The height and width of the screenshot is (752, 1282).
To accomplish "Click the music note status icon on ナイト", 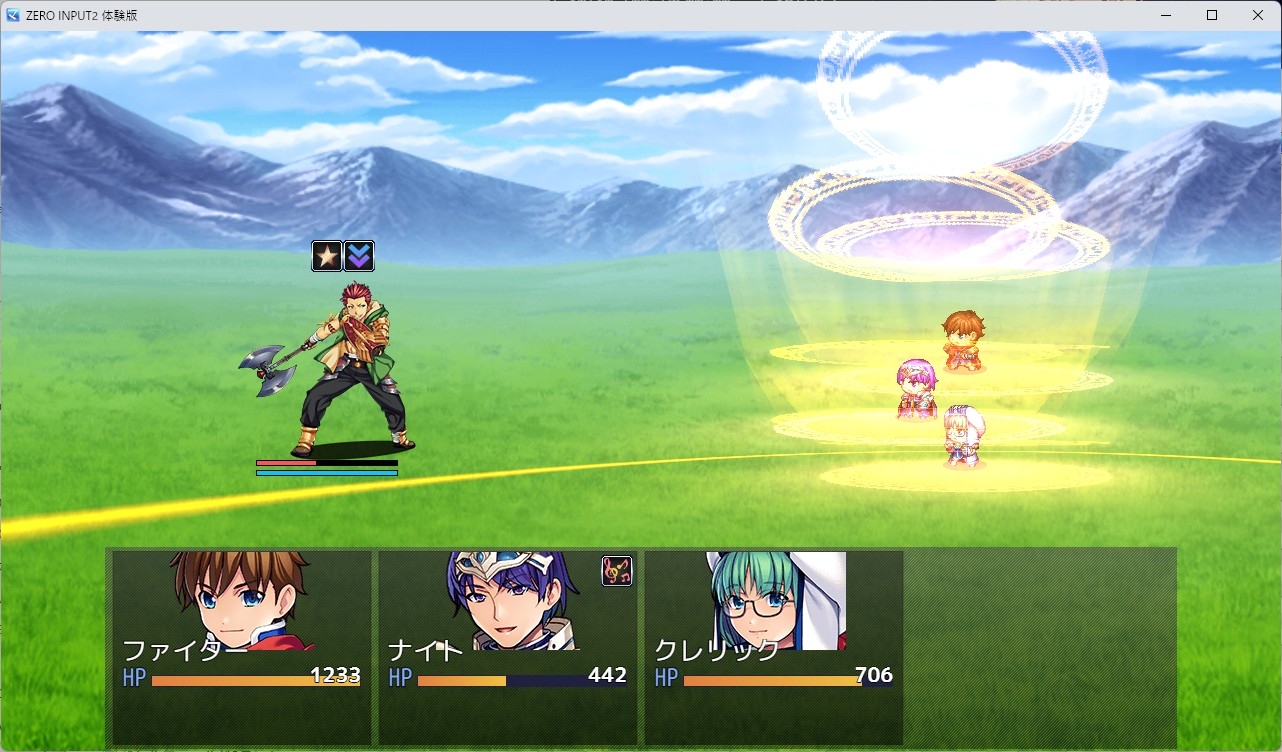I will [x=617, y=571].
